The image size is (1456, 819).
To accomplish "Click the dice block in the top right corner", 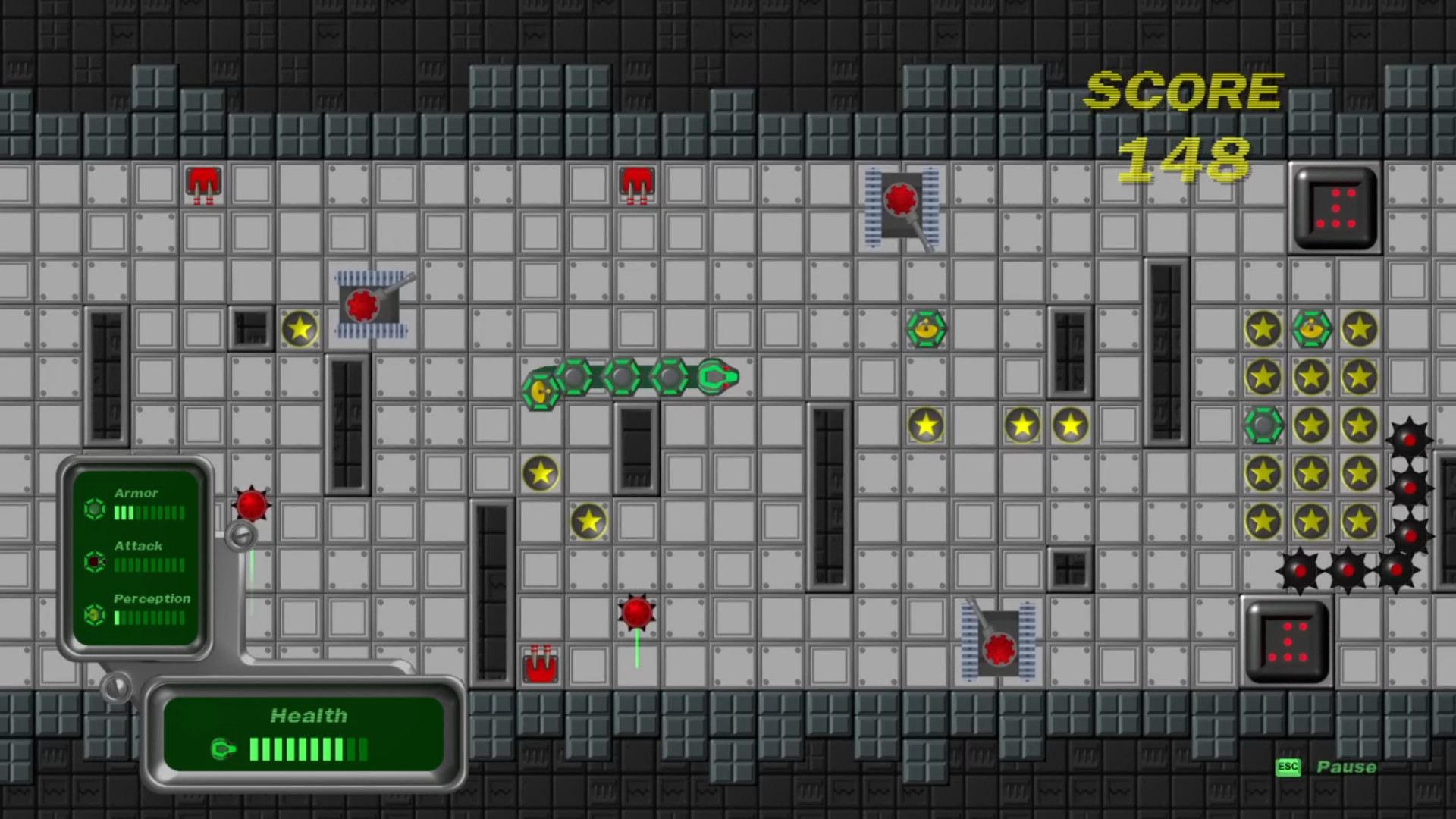I will 1335,207.
